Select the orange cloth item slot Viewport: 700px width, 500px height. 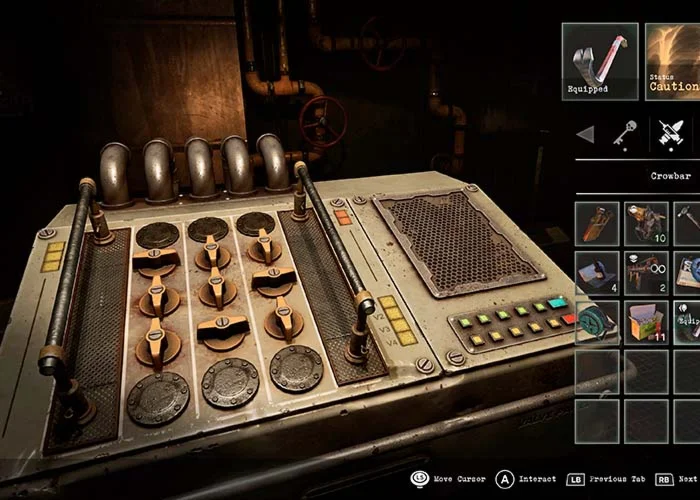pyautogui.click(x=597, y=223)
